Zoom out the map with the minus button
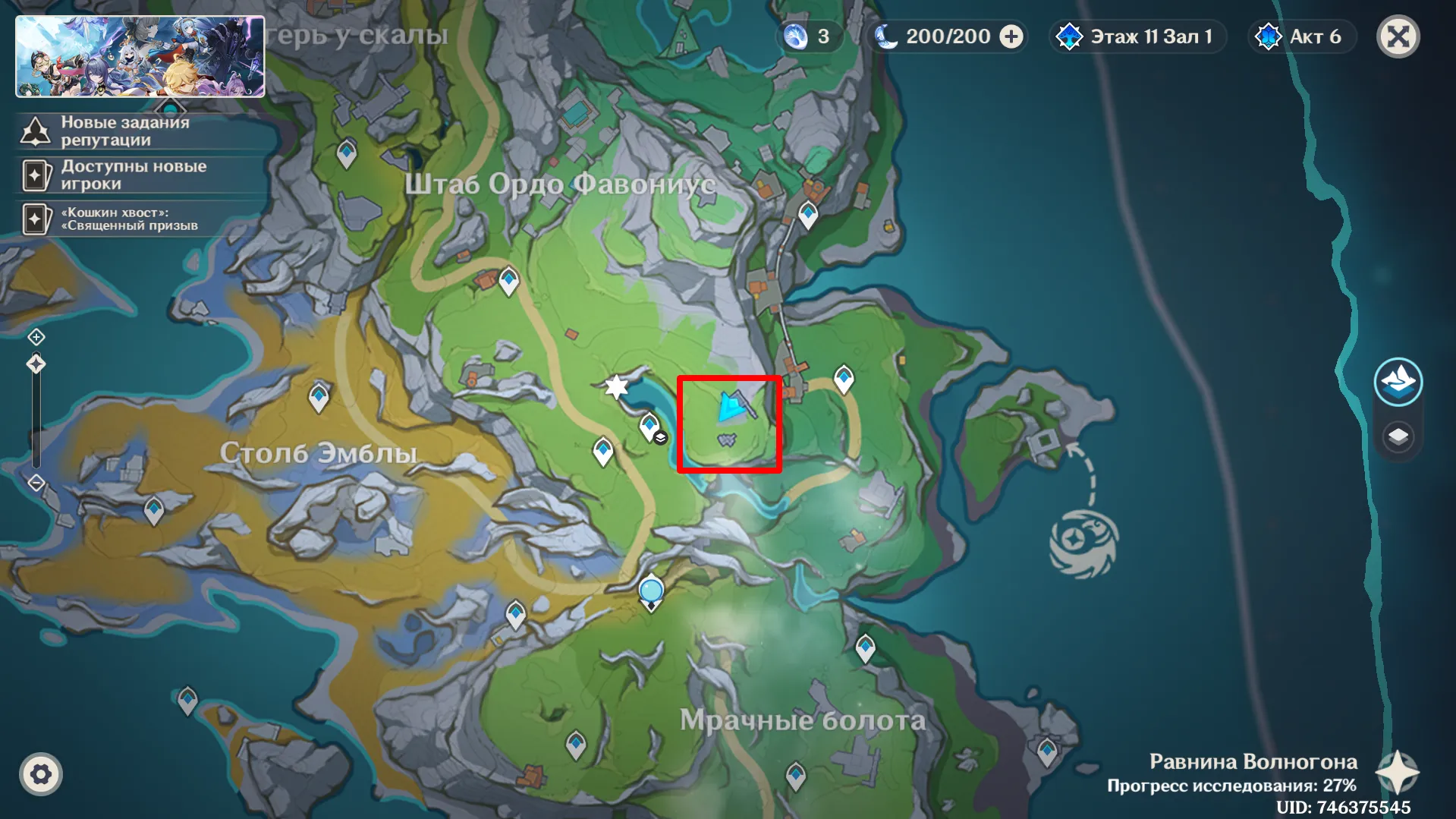 36,483
